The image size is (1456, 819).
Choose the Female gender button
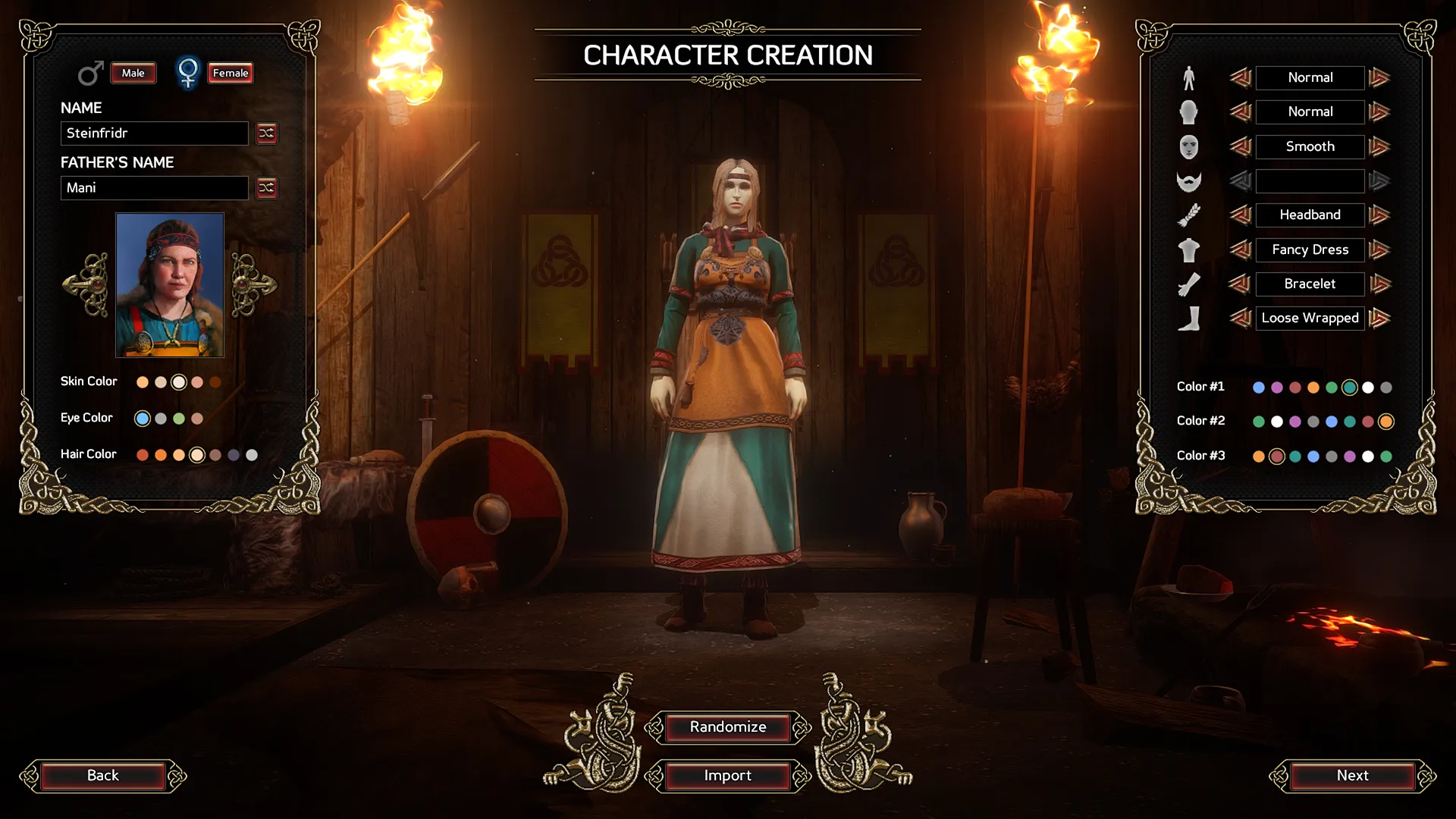click(231, 74)
